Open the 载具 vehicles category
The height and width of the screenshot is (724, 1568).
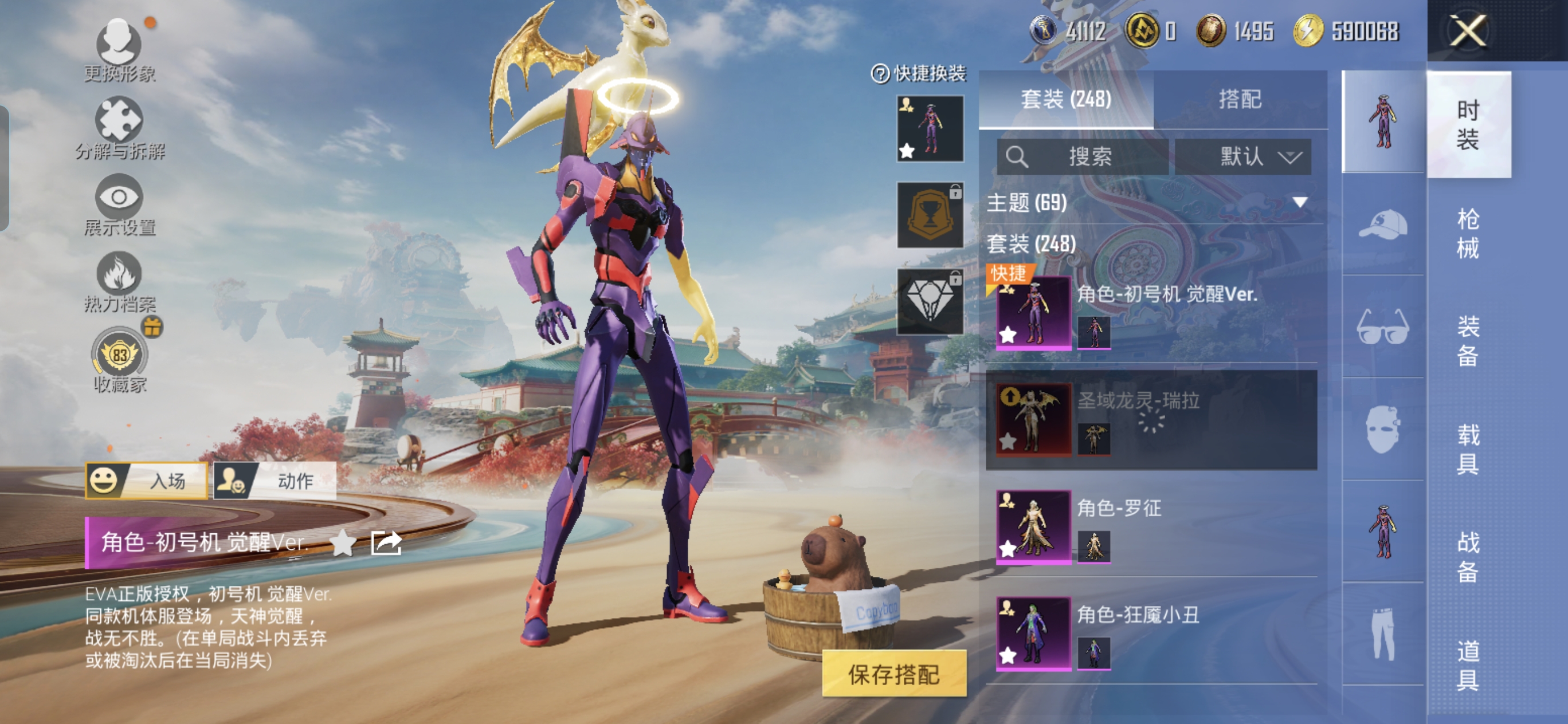1468,449
